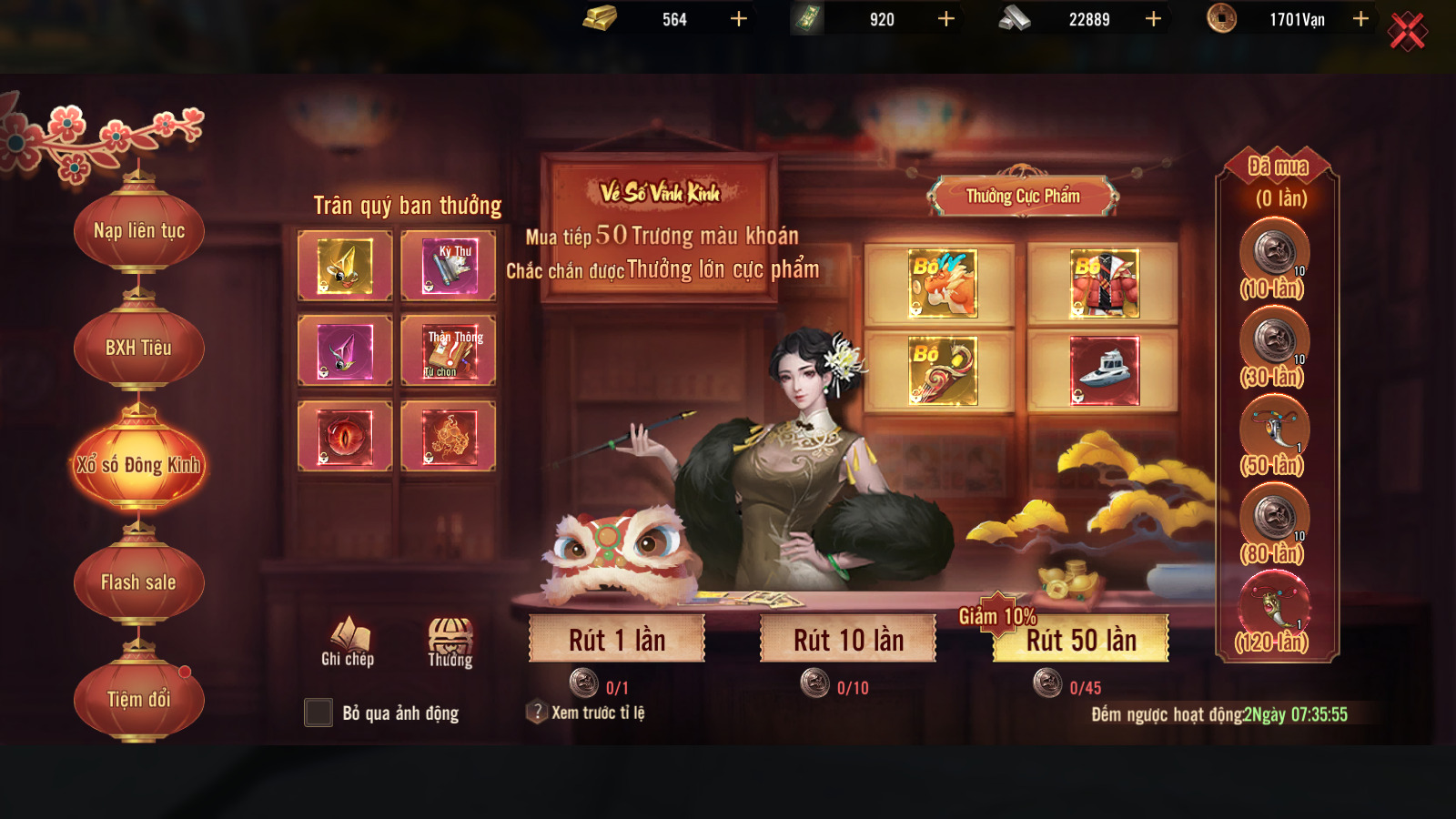Draw once with Rút 1 lần
Screen dimensions: 1456x819
point(617,640)
